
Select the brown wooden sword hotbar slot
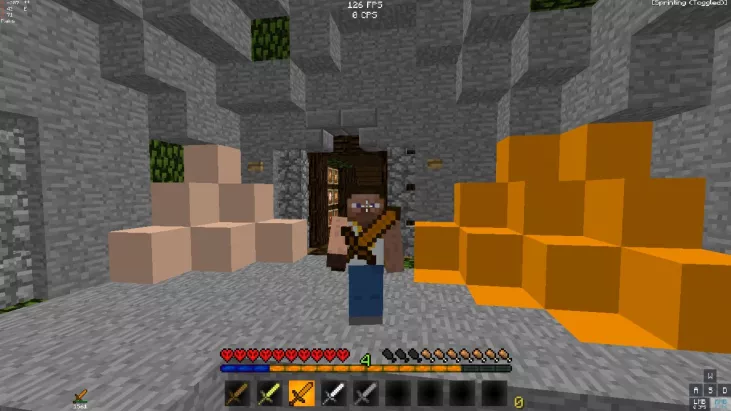coord(237,394)
